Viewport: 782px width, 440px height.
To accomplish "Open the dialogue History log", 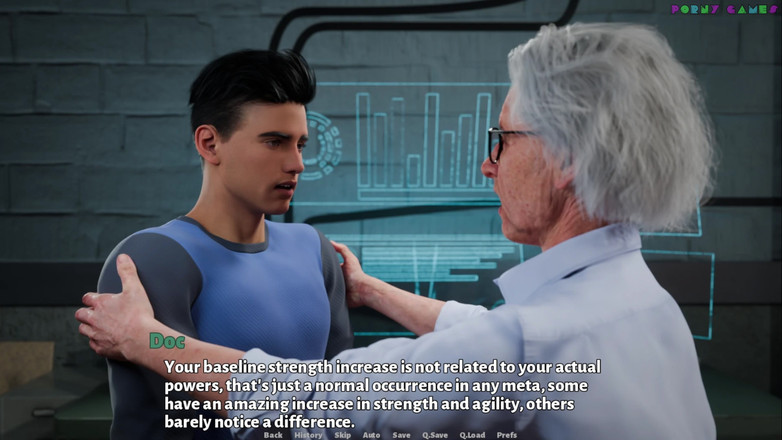I will [308, 435].
